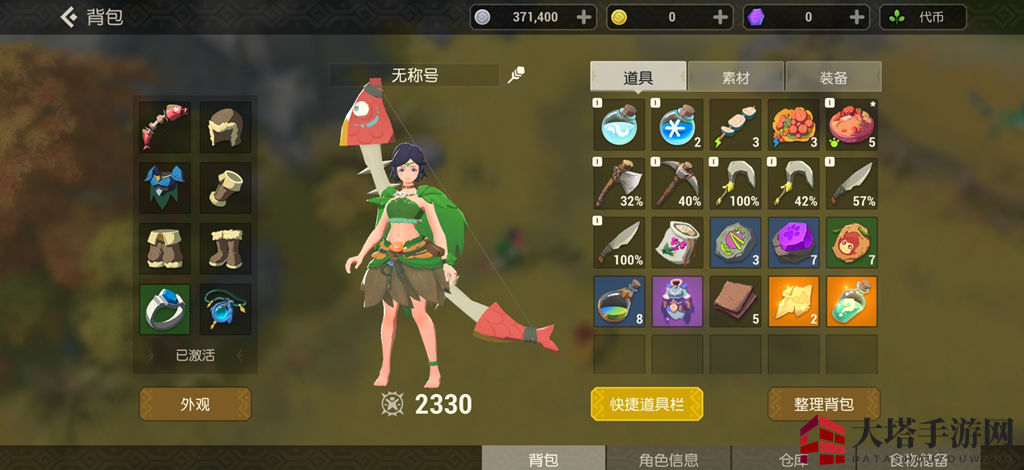Select the equipped silver ring slot
The width and height of the screenshot is (1024, 470).
(x=165, y=309)
